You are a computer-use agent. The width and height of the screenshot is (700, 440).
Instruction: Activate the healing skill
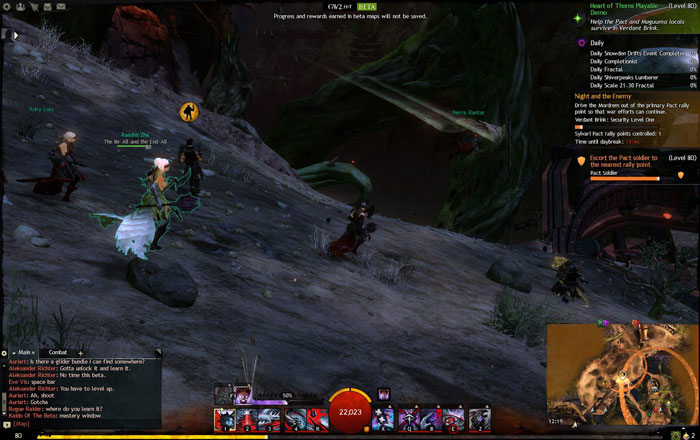pos(384,419)
